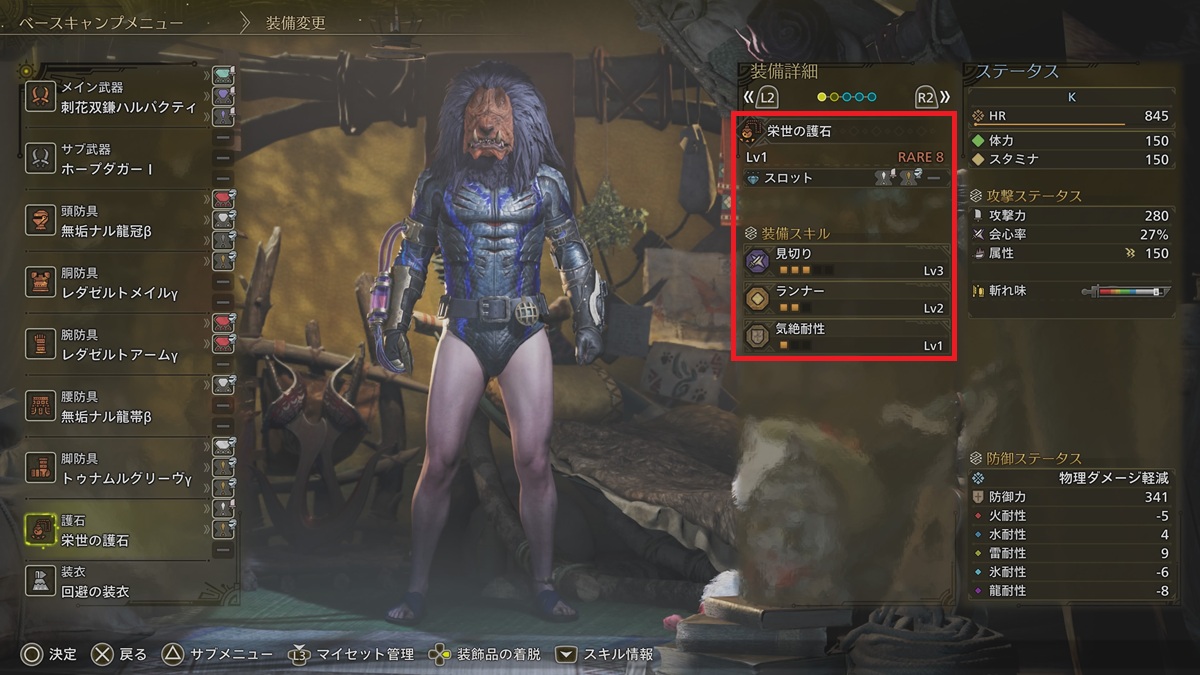The height and width of the screenshot is (675, 1200).
Task: Click the スロット row in equipment details
Action: [845, 178]
